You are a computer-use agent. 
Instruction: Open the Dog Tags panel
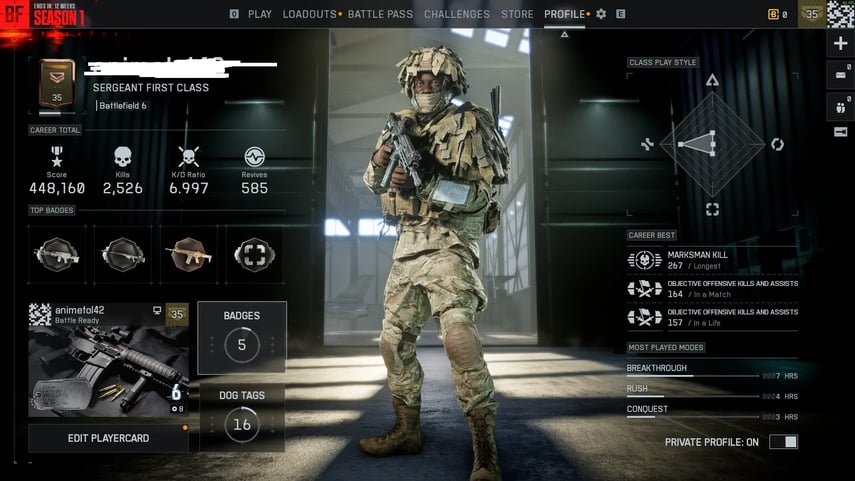click(241, 416)
